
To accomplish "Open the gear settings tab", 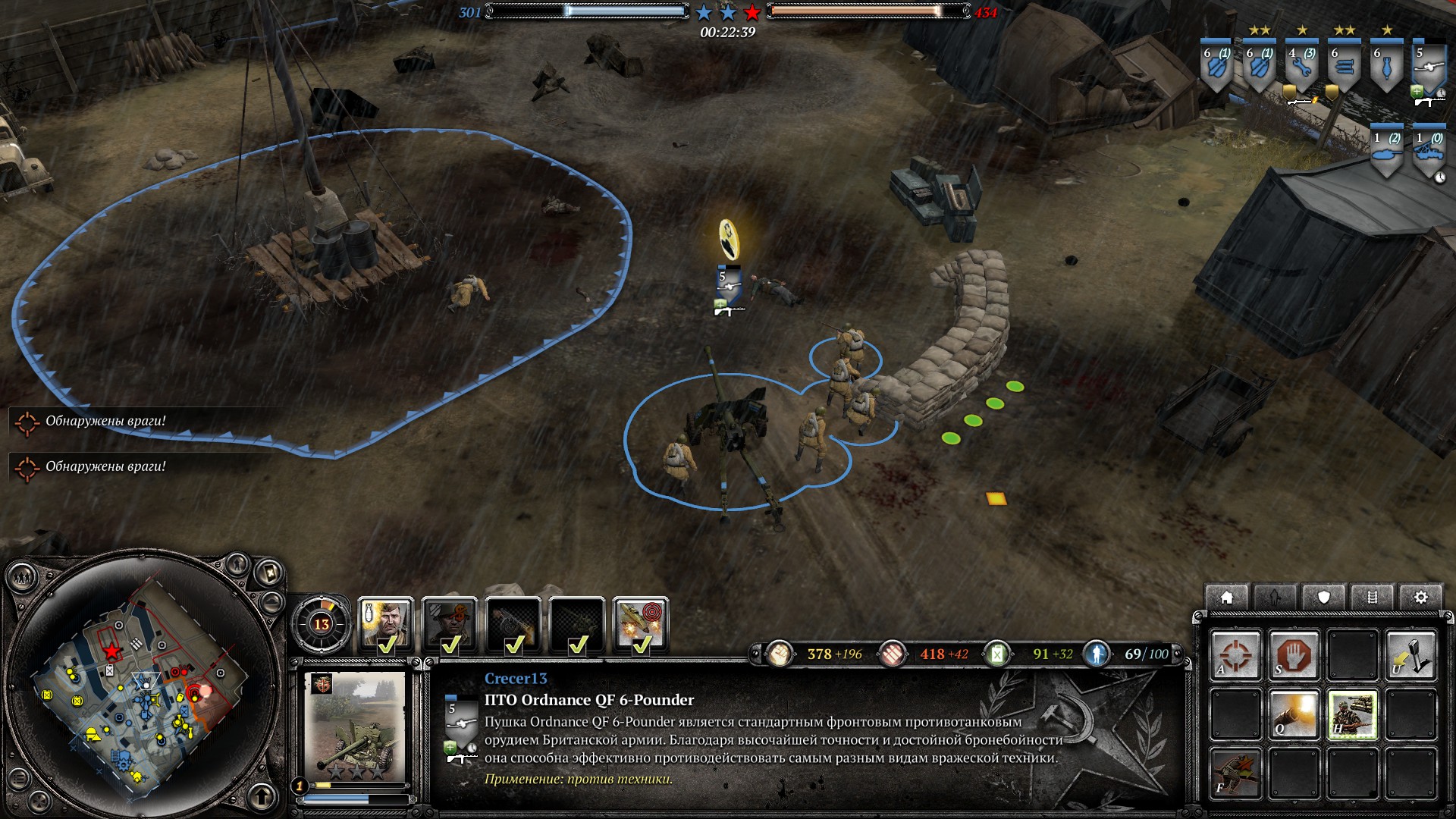I will (1420, 598).
